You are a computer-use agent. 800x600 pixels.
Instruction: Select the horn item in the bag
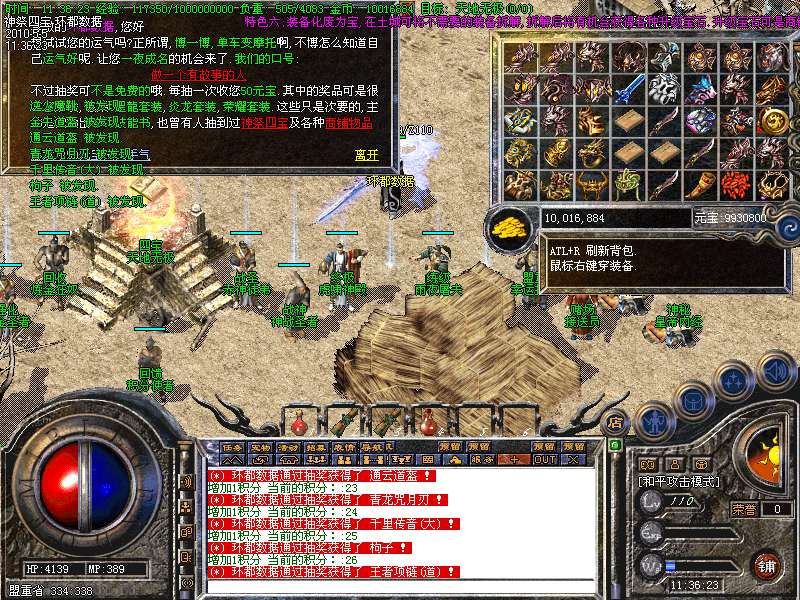[x=699, y=185]
